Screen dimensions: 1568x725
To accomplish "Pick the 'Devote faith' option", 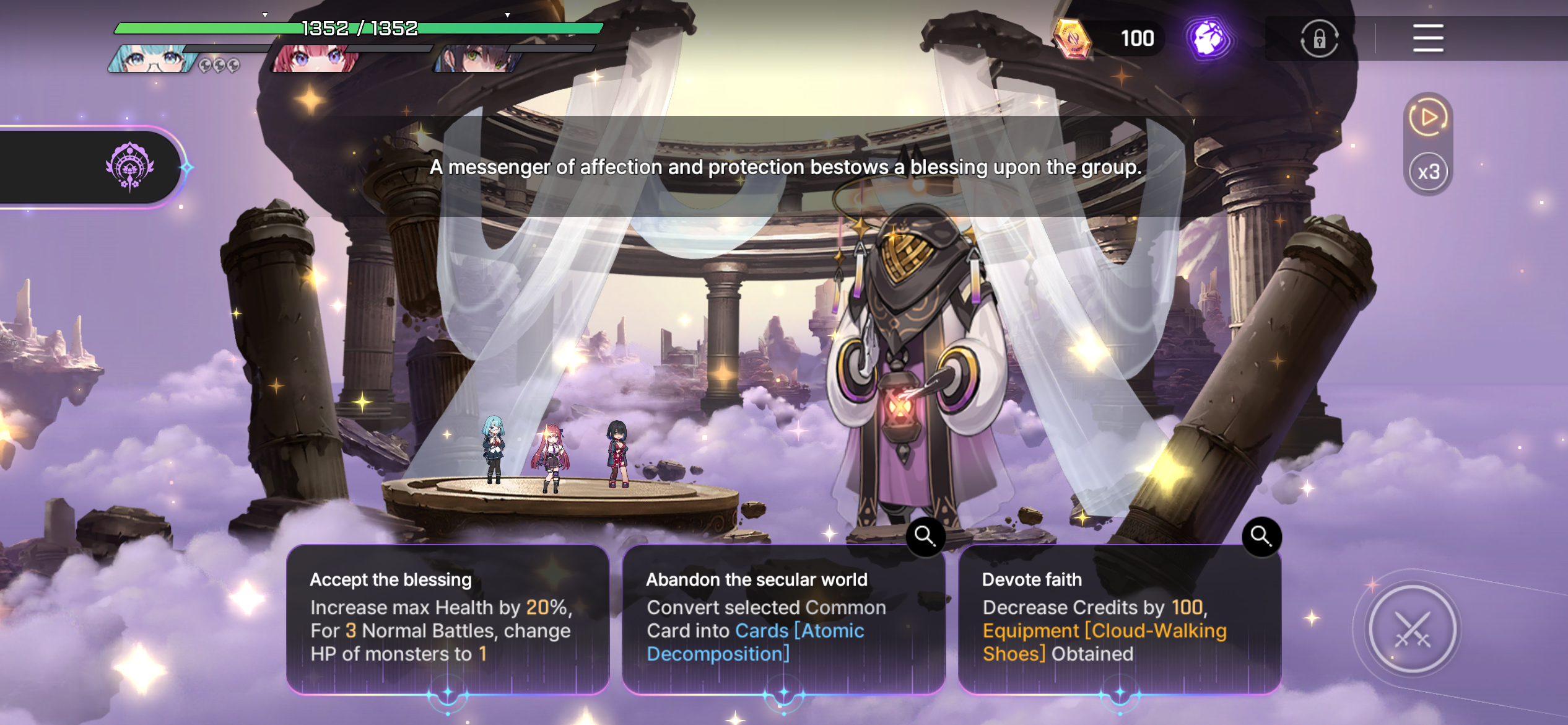I will point(1119,618).
